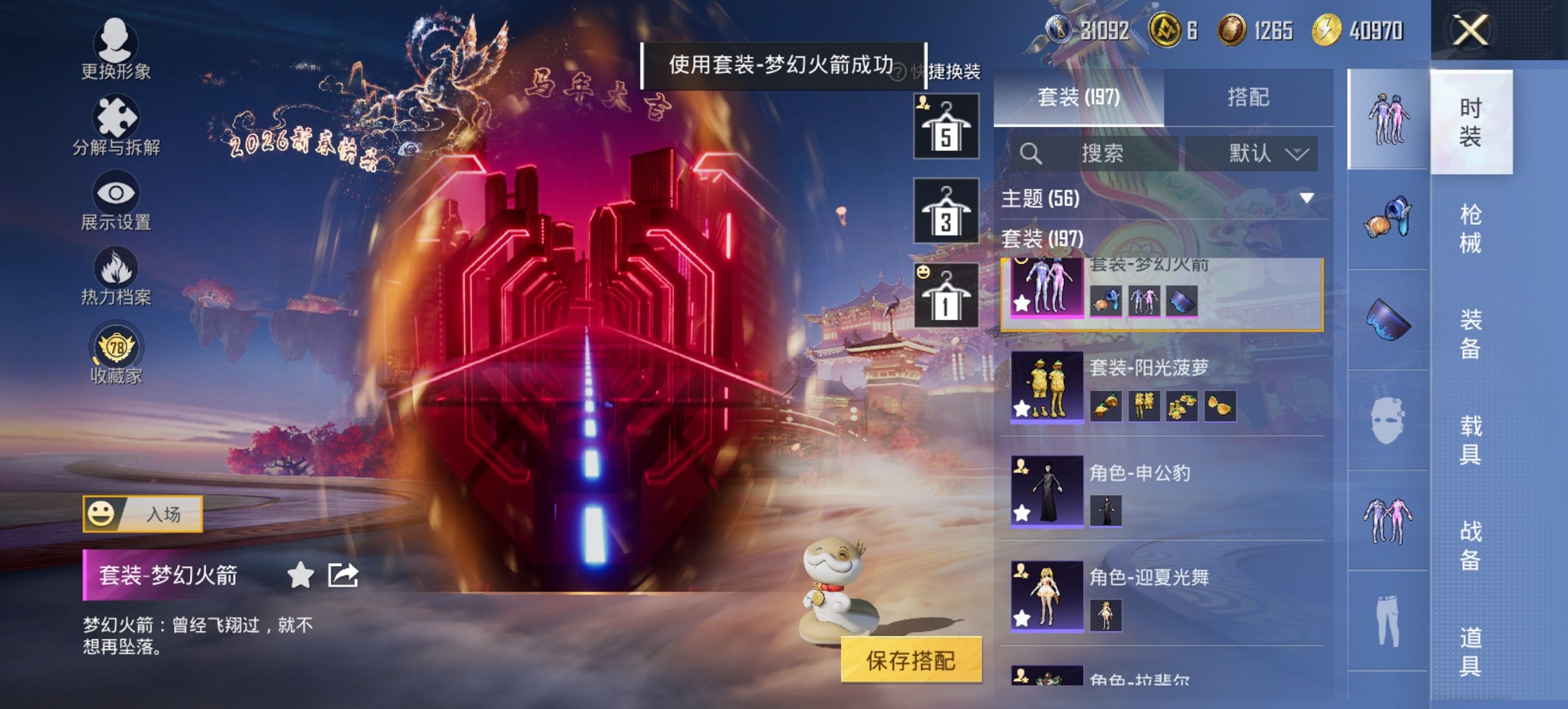The image size is (1568, 709).
Task: Click the 搜索 search field
Action: coord(1100,153)
